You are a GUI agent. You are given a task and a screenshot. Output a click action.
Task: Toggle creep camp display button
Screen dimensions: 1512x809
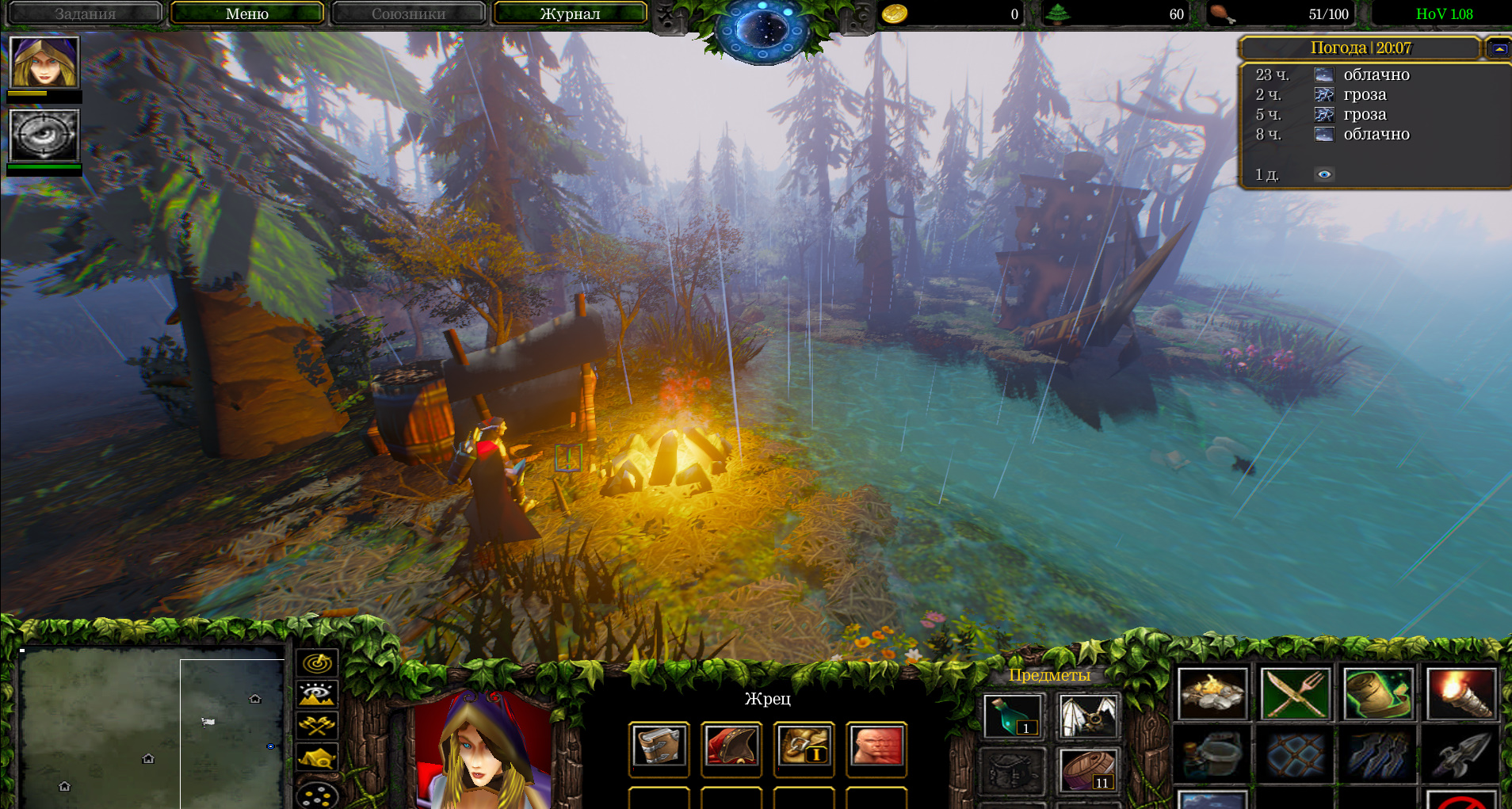tap(317, 757)
